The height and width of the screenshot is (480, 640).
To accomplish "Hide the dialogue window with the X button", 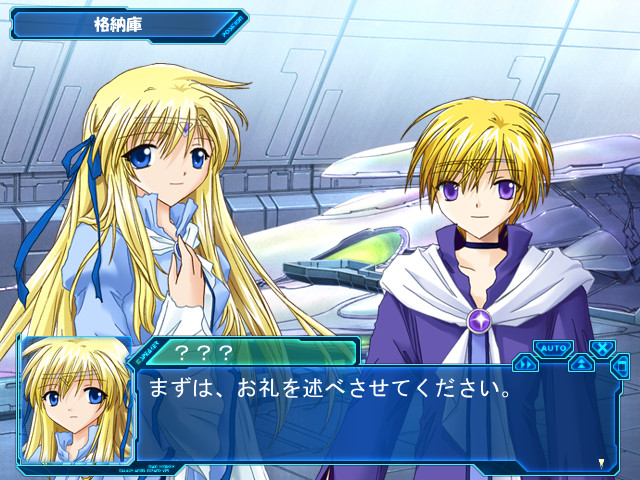I will pyautogui.click(x=602, y=349).
